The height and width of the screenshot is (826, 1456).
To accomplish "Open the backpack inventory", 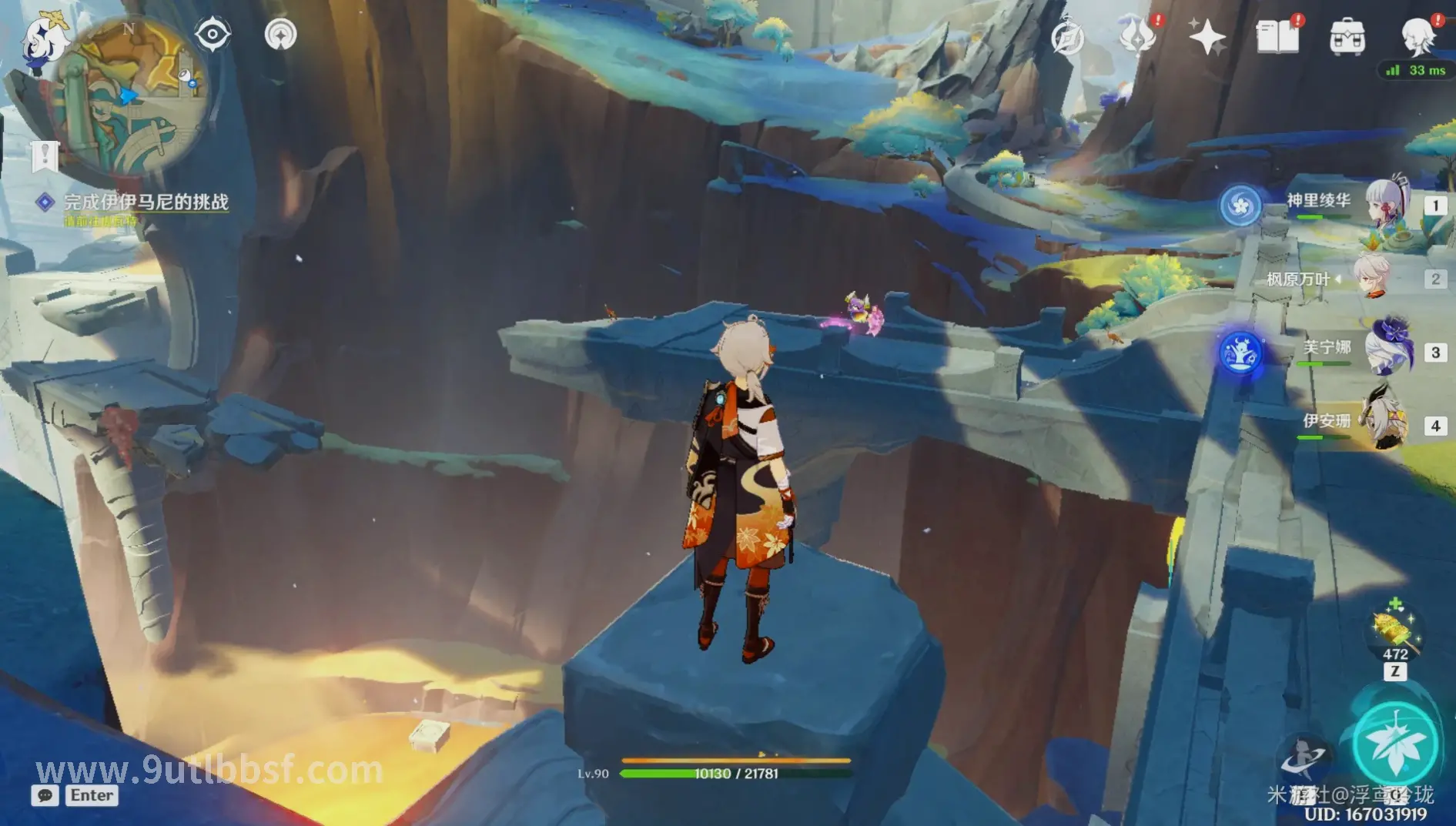I will [x=1347, y=37].
